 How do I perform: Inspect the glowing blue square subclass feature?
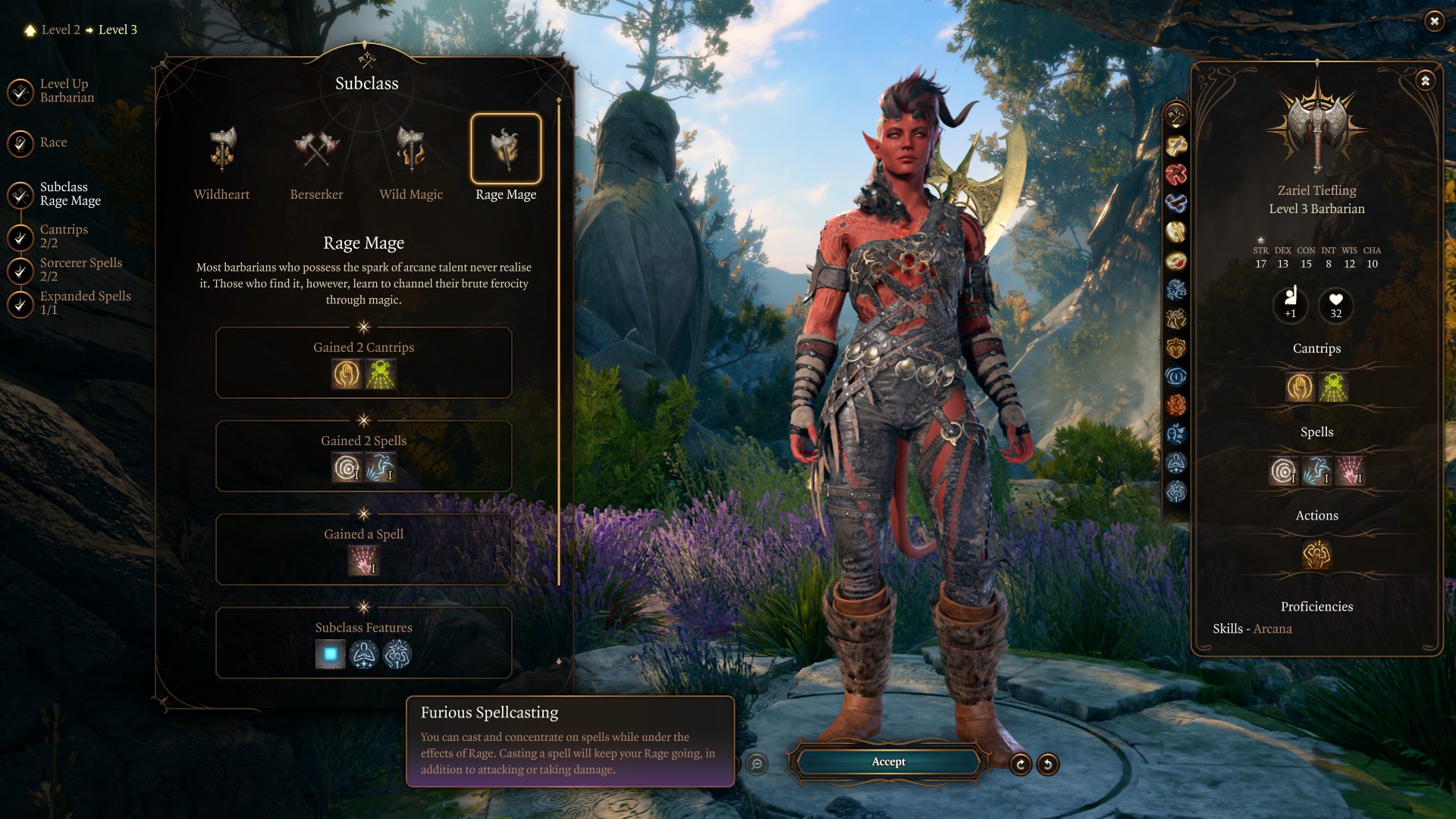[x=330, y=654]
